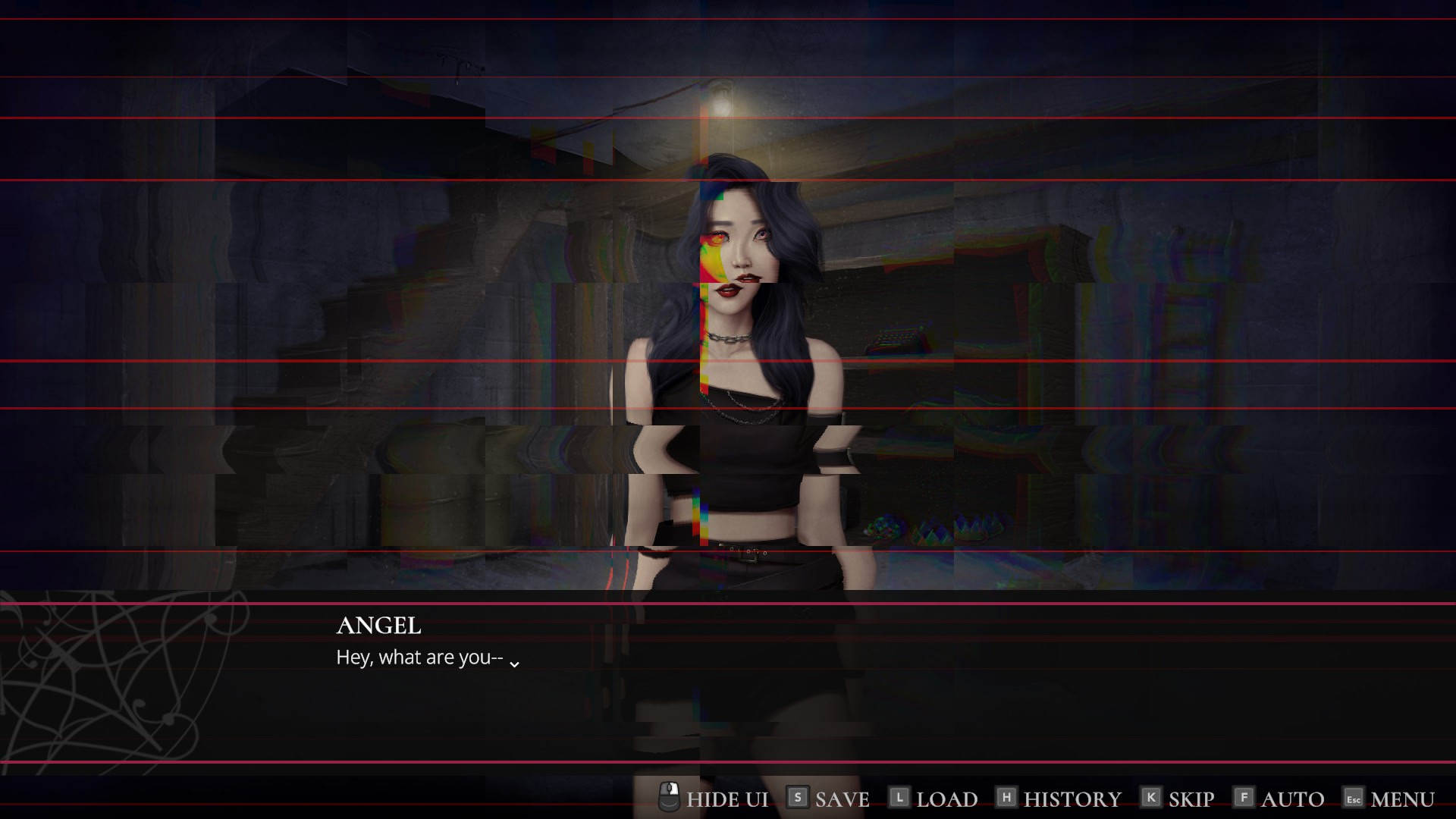Open the SAVE screen

[x=841, y=798]
